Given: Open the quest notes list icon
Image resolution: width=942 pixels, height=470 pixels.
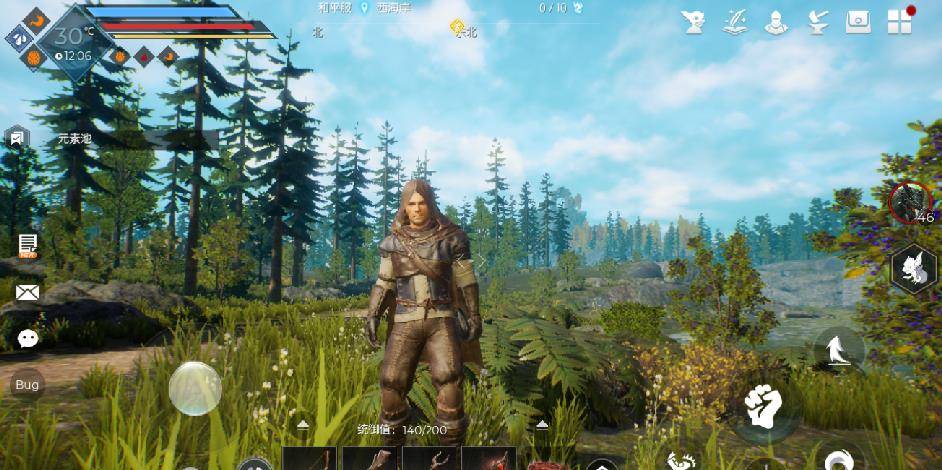Looking at the screenshot, I should pos(28,245).
